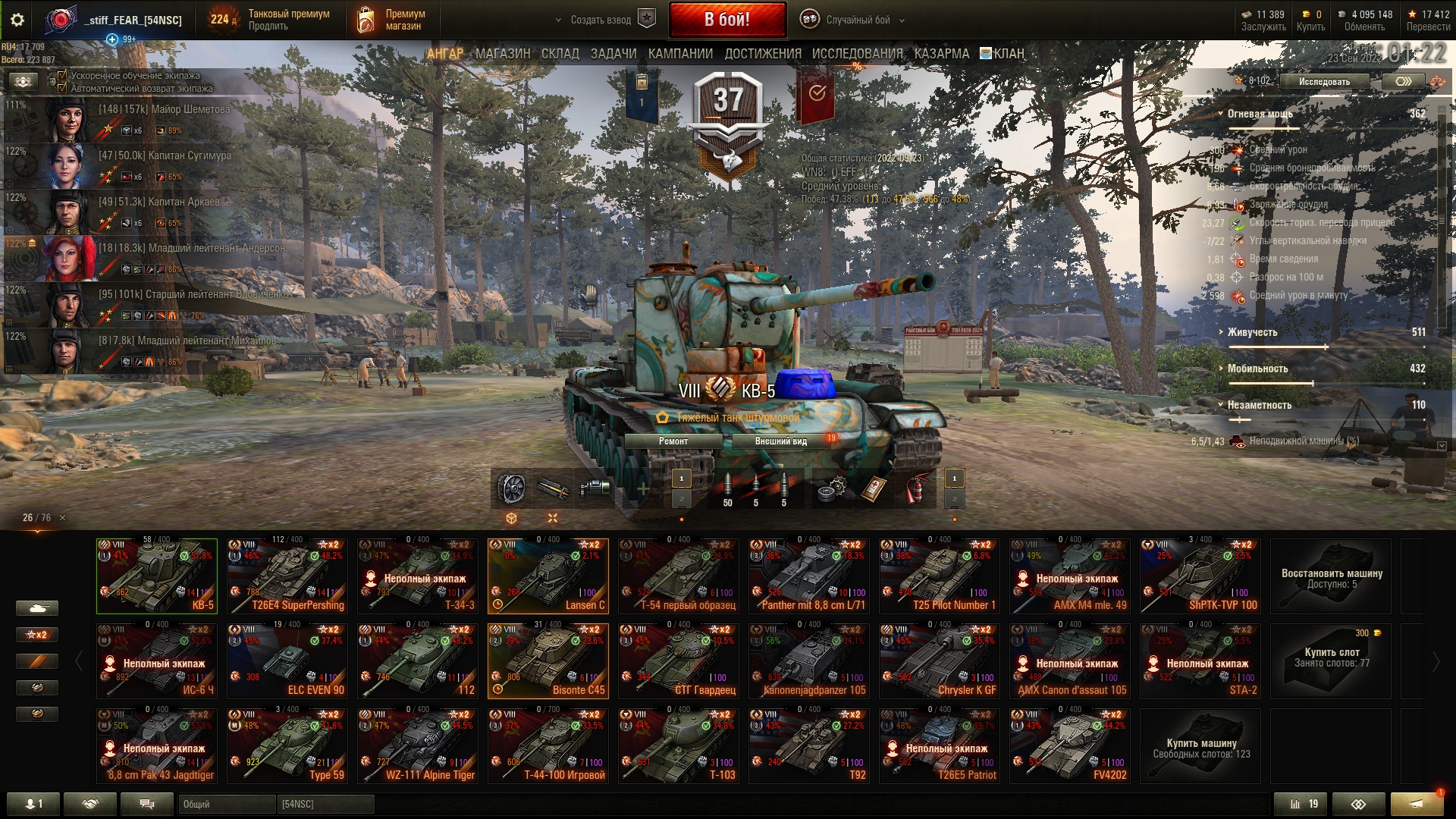
Task: Select the T26E4 SuperPershing tank
Action: (x=287, y=576)
